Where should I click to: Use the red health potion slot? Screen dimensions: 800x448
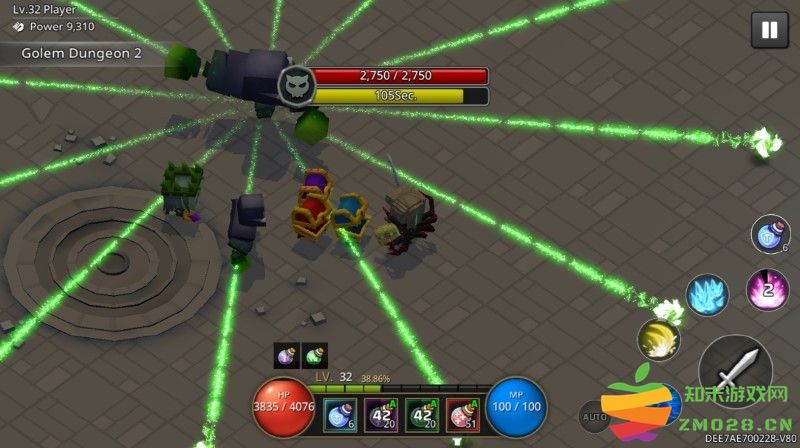pyautogui.click(x=461, y=411)
